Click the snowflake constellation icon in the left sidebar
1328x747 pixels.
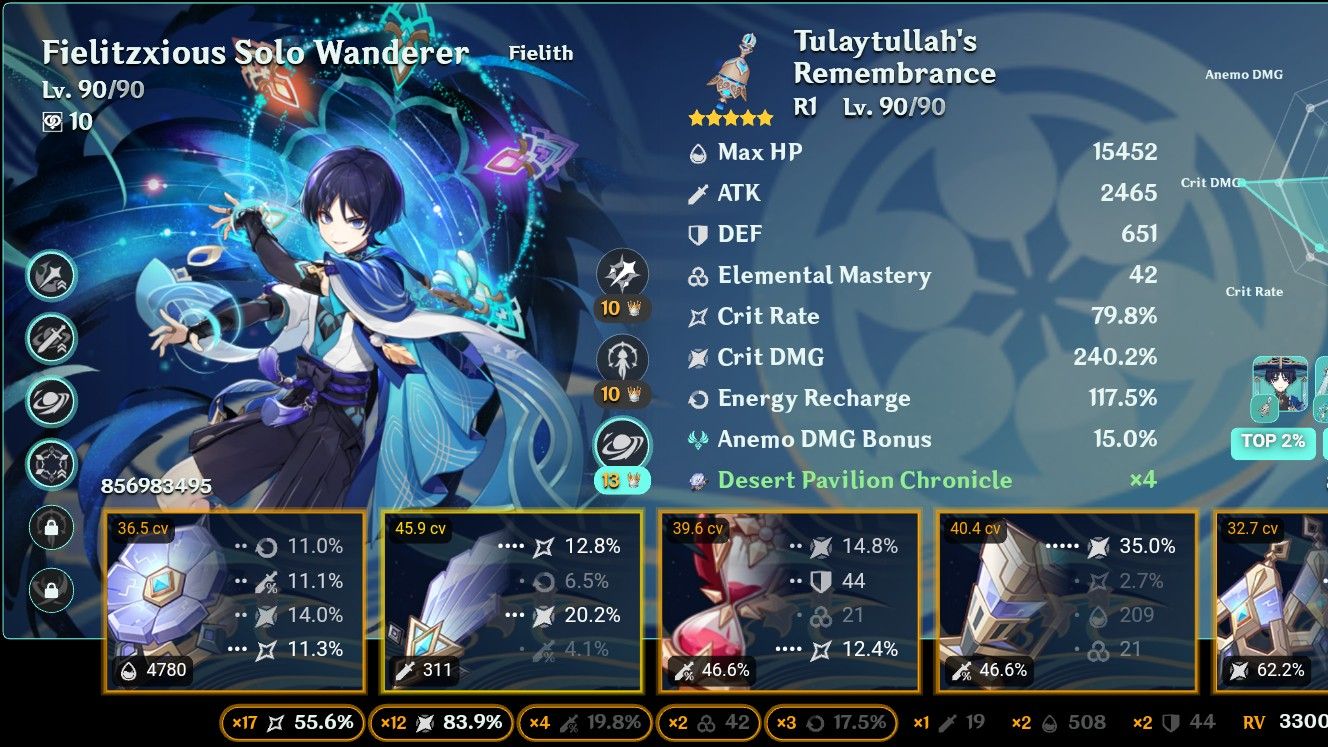coord(51,463)
